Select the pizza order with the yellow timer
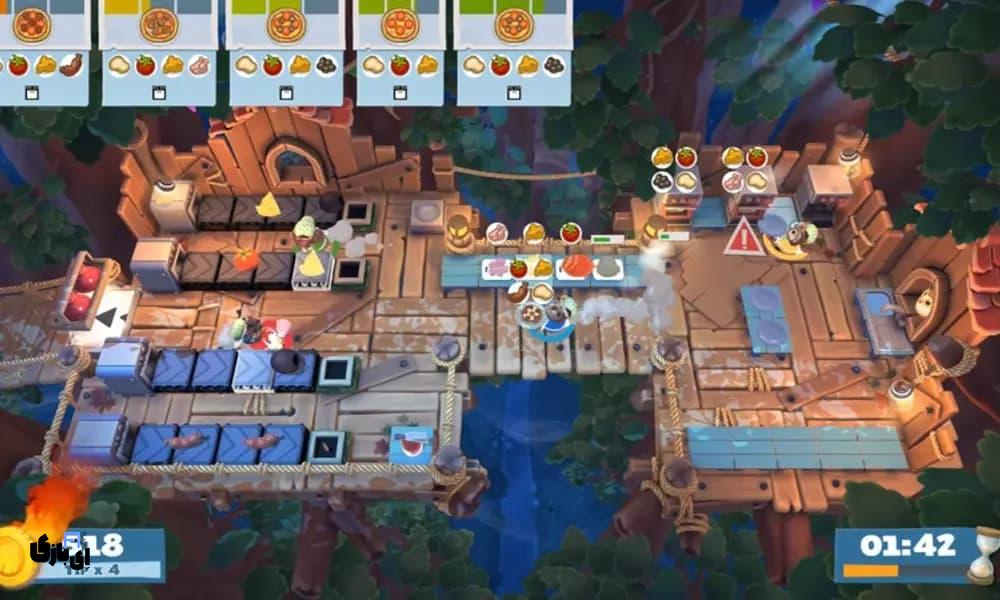The width and height of the screenshot is (1000, 600). pos(159,50)
